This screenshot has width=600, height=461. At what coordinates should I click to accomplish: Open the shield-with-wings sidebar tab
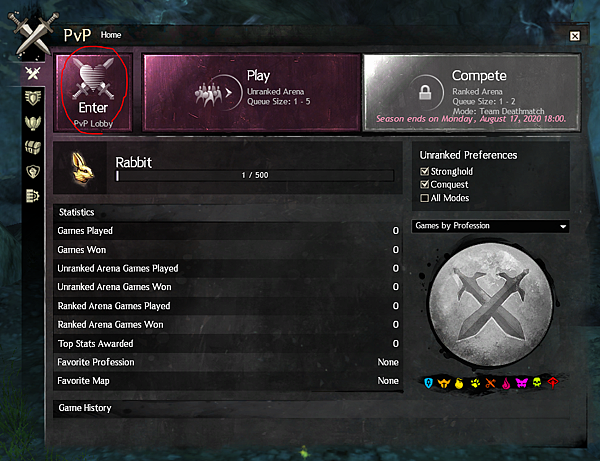tap(33, 97)
